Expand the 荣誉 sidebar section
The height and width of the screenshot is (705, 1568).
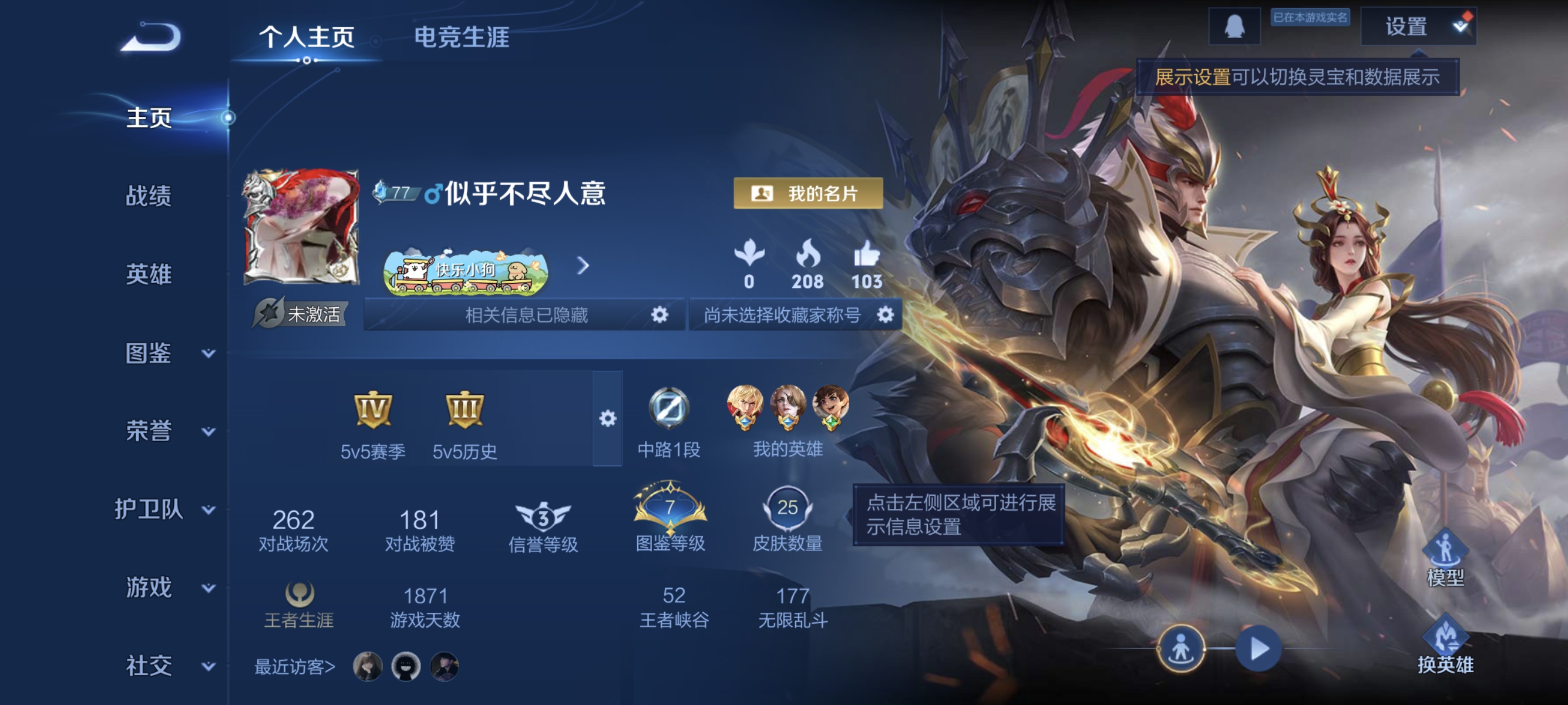150,431
